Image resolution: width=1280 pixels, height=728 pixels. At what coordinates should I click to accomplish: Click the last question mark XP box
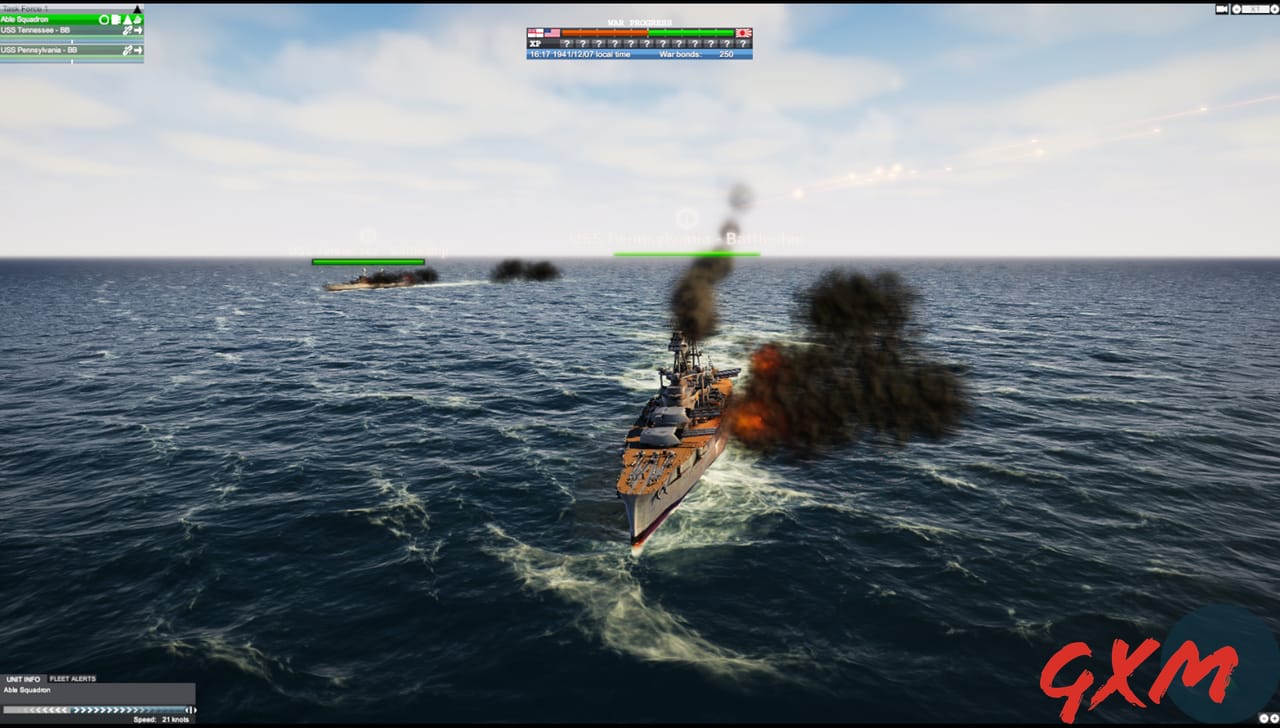743,44
